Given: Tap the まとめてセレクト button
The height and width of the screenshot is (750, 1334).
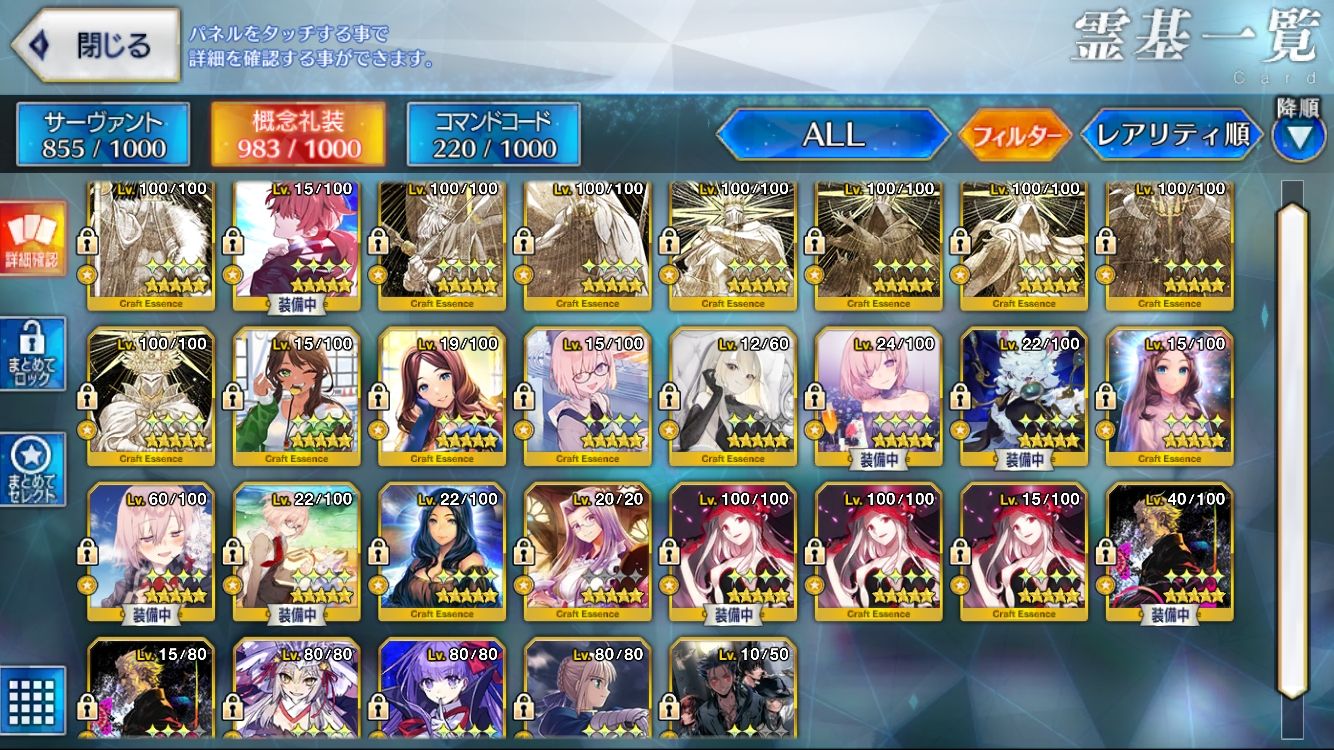Looking at the screenshot, I should point(33,470).
